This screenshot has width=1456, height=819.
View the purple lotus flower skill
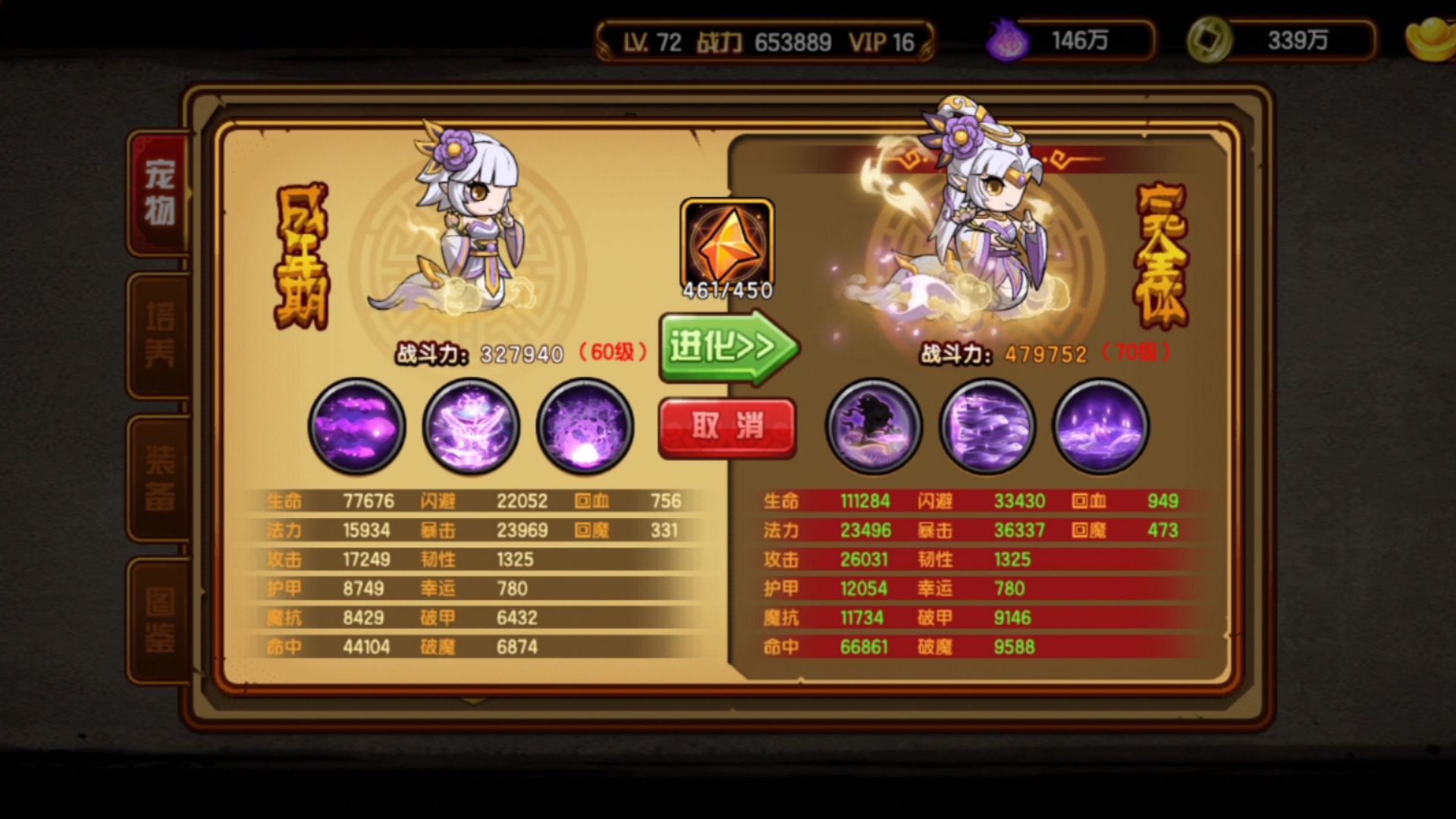(471, 426)
